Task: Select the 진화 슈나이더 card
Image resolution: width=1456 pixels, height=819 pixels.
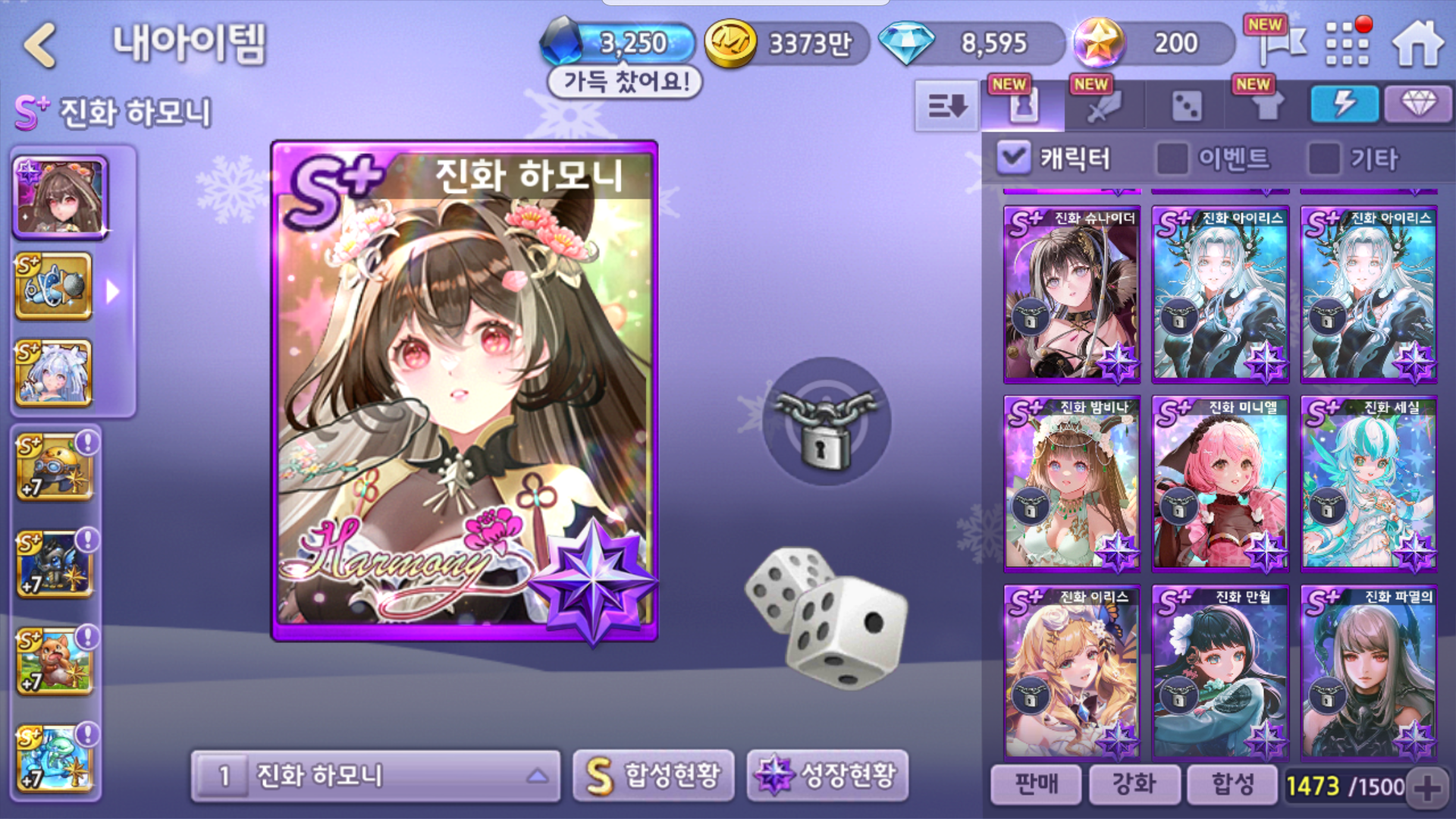Action: [1072, 294]
